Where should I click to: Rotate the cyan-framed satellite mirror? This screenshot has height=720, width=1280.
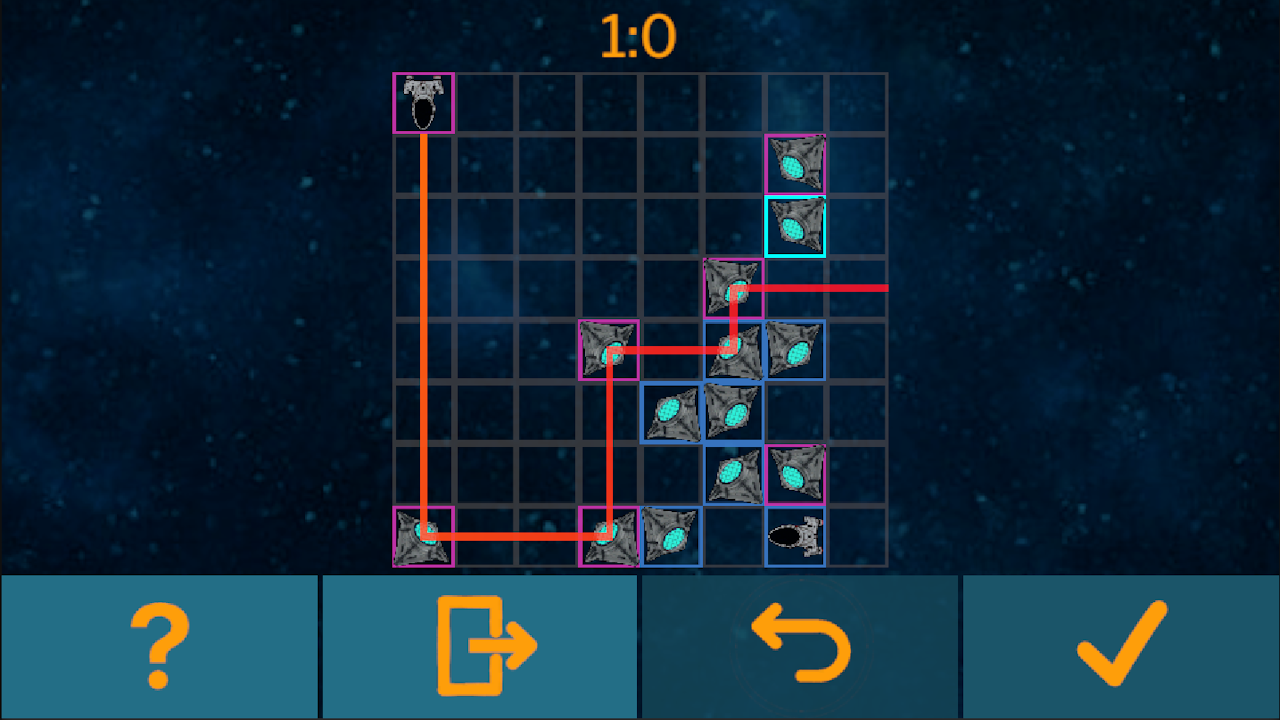tap(795, 227)
